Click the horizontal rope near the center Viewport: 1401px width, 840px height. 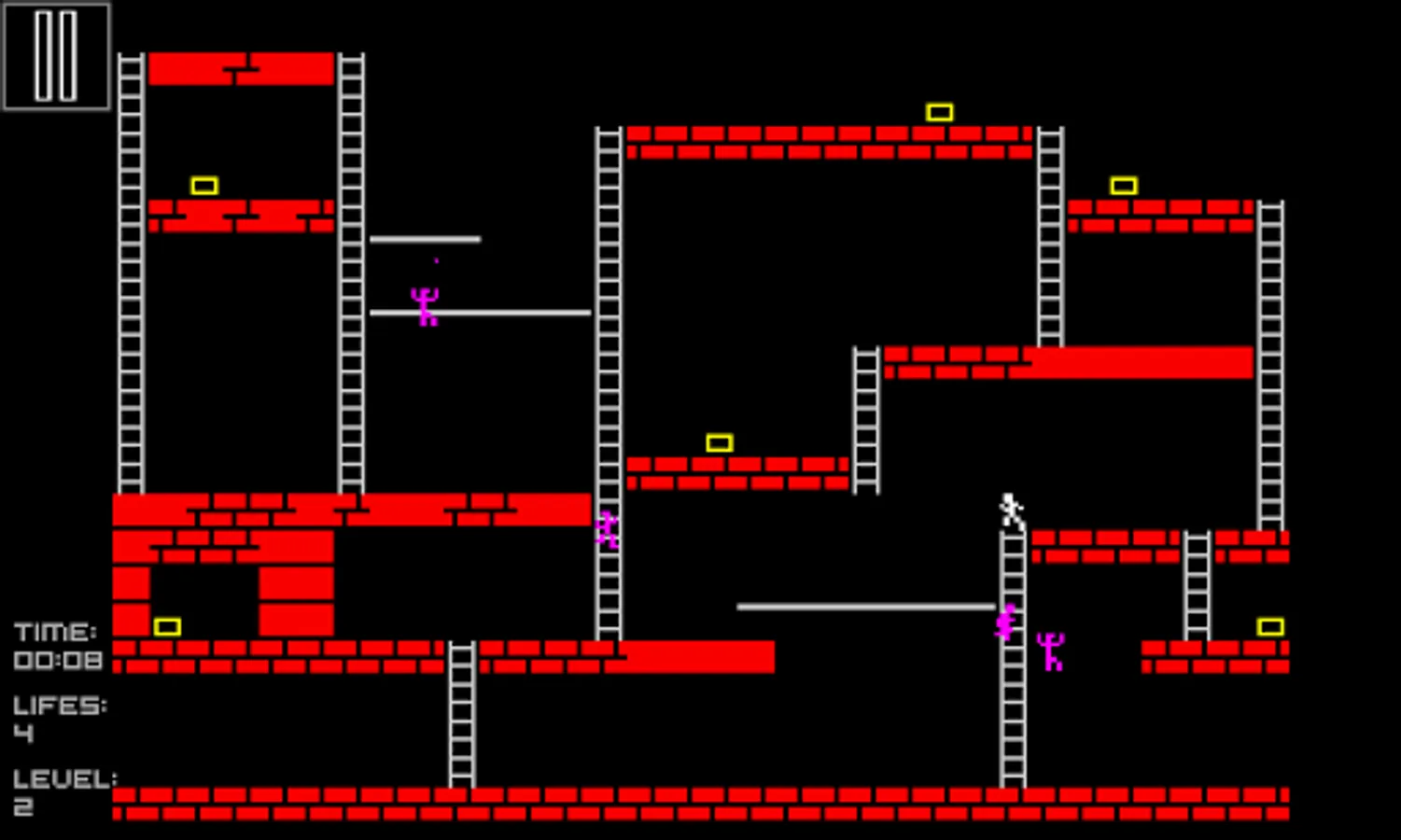tap(868, 605)
